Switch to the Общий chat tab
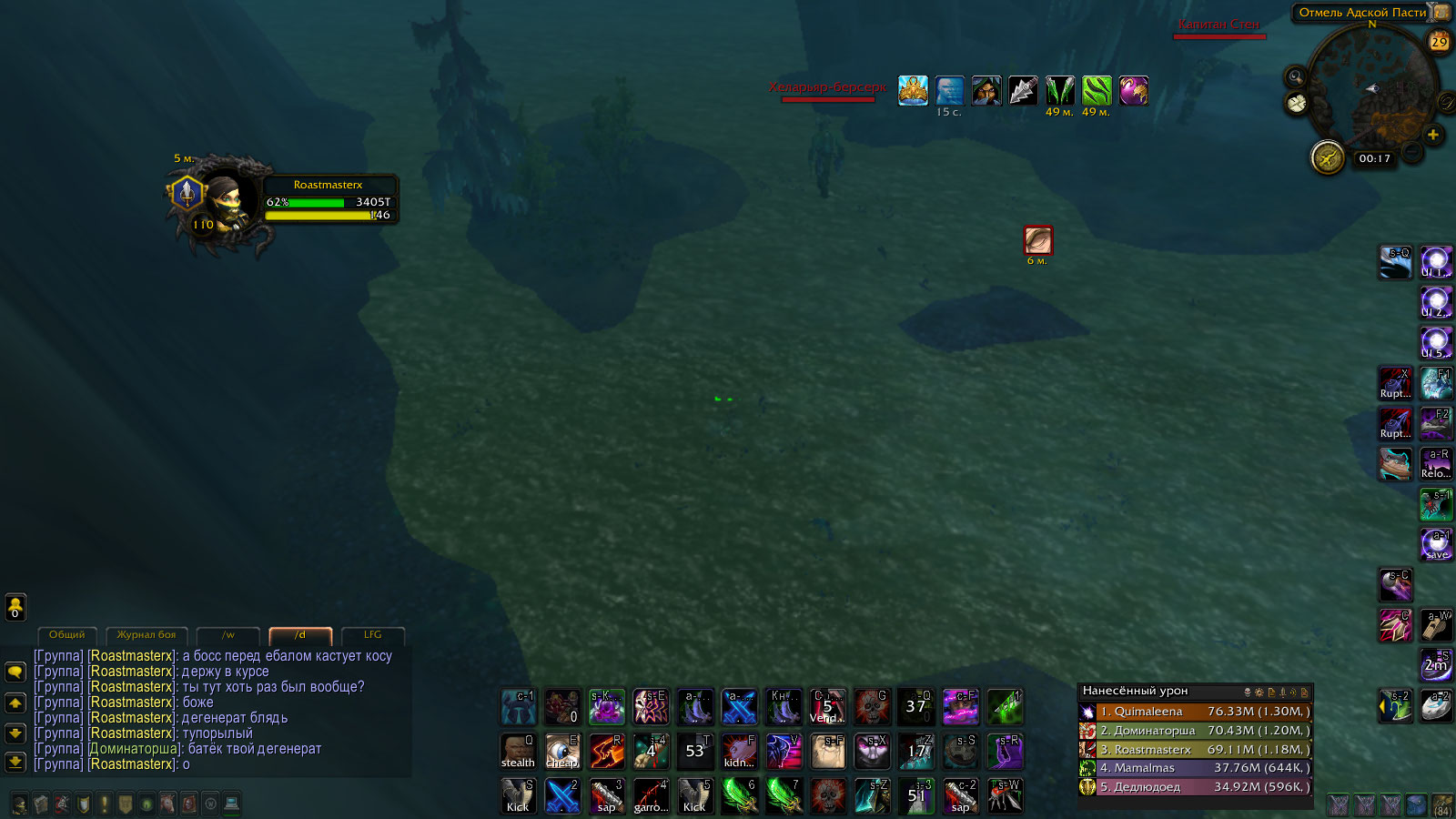 66,635
